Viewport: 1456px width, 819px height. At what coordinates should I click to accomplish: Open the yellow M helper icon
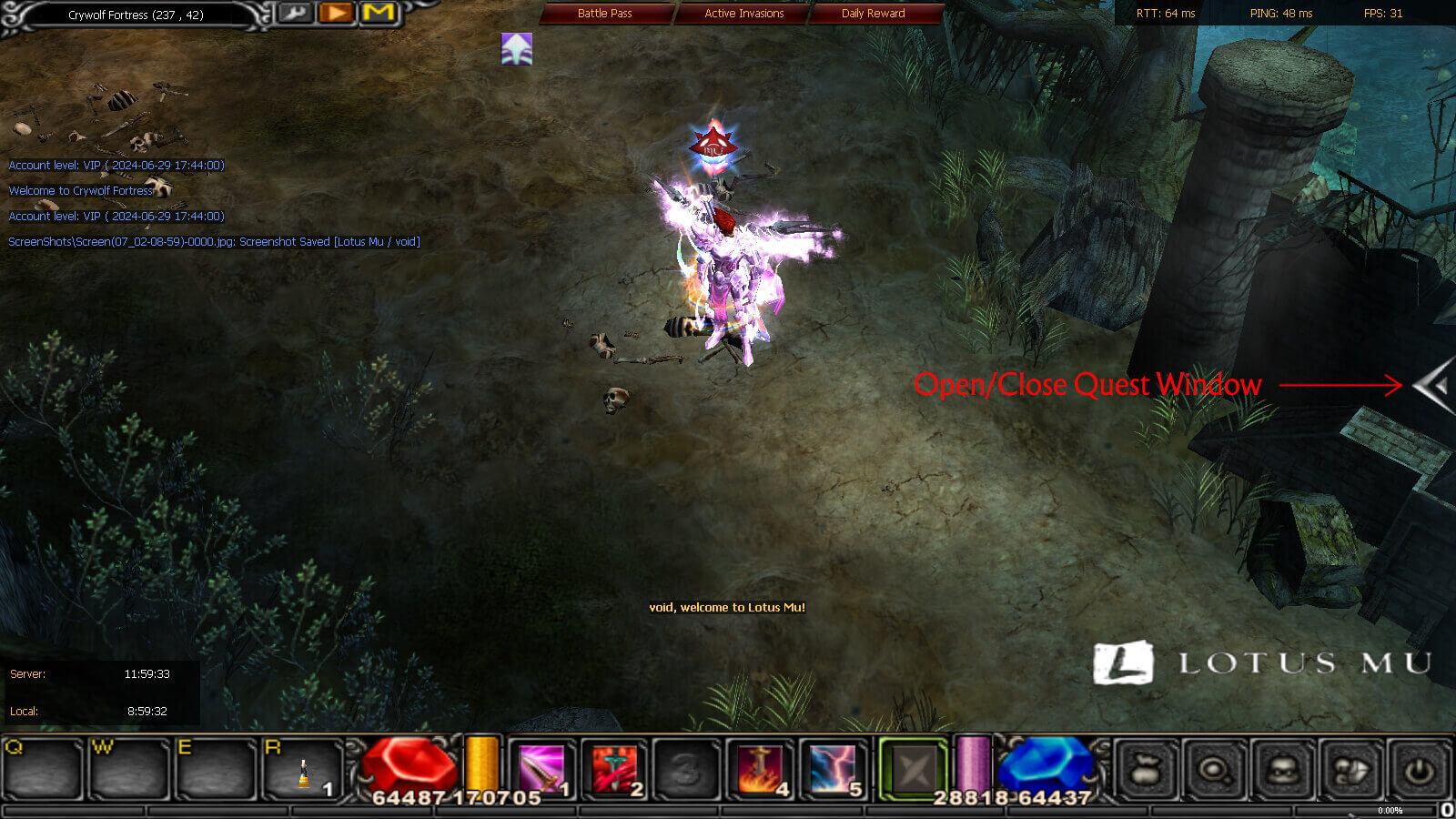point(378,14)
